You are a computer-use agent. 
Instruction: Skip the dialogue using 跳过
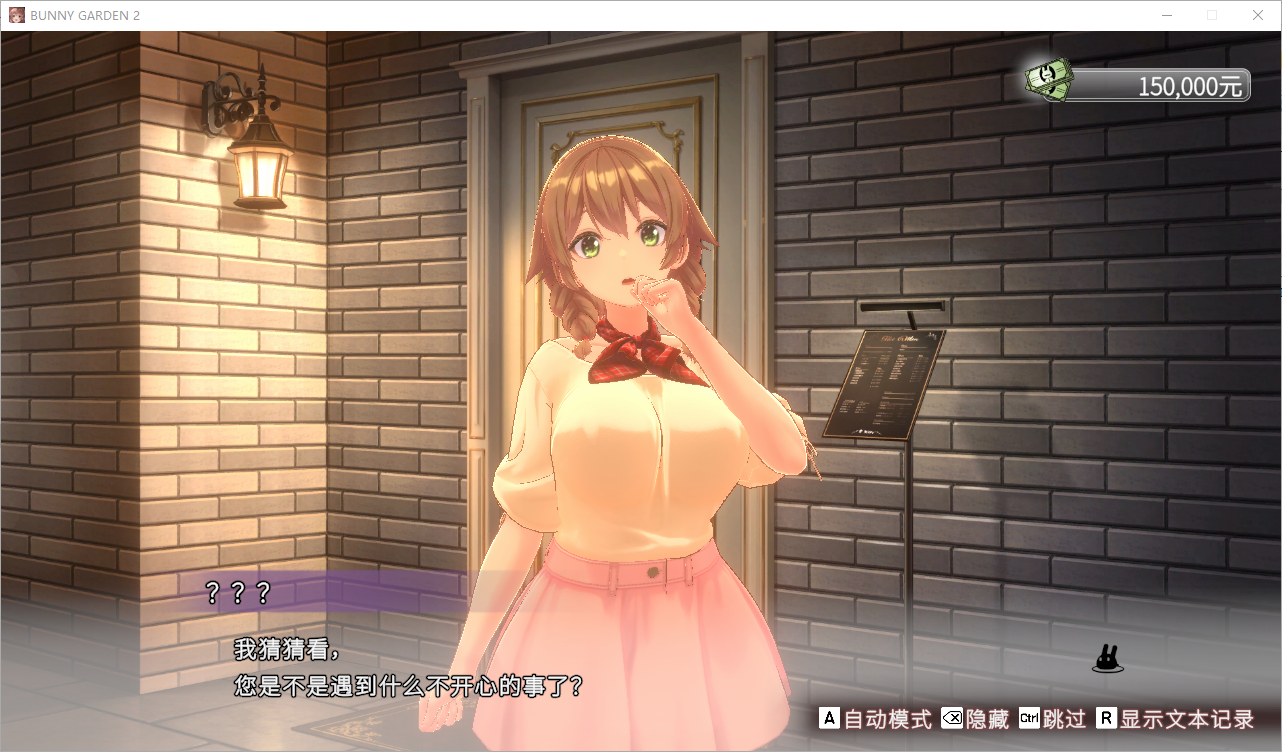[x=1052, y=719]
